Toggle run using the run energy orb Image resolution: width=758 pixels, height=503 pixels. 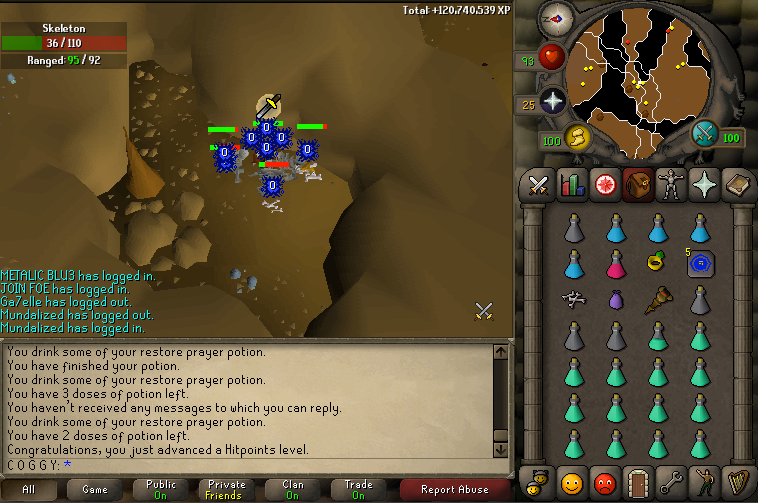[577, 138]
